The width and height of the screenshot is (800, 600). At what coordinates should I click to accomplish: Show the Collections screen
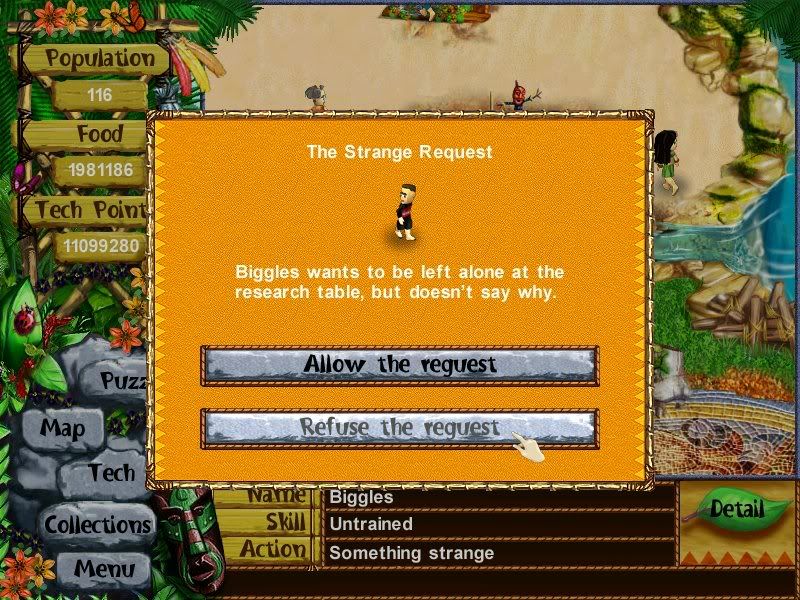(x=96, y=524)
